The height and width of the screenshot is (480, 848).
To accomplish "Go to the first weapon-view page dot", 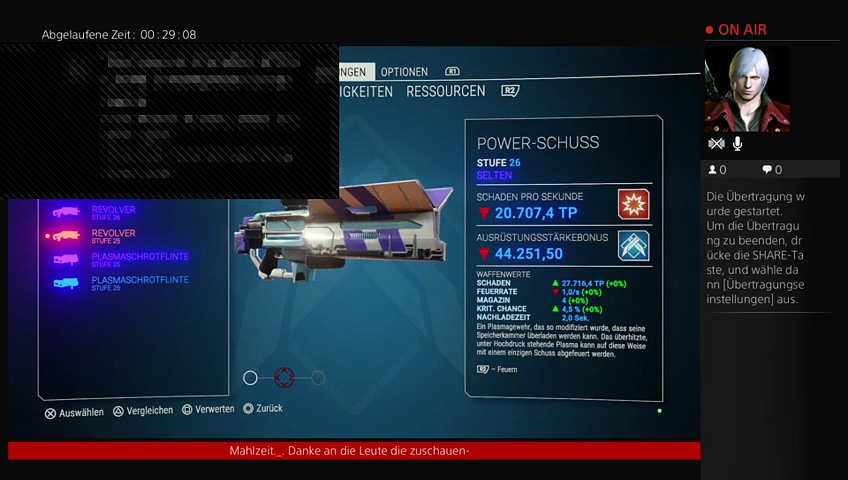I will 251,377.
